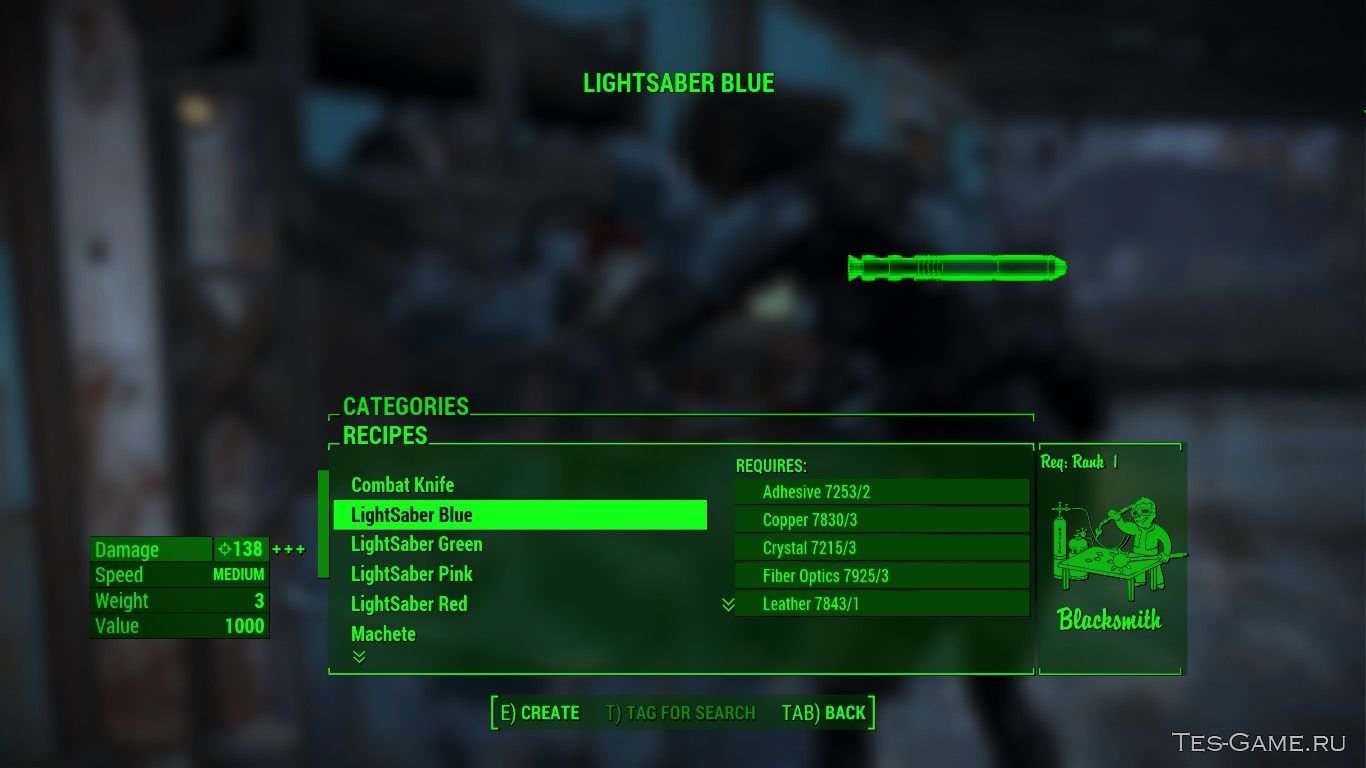Click the Adhesive 7253/2 requirement row
1366x768 pixels.
tap(882, 491)
